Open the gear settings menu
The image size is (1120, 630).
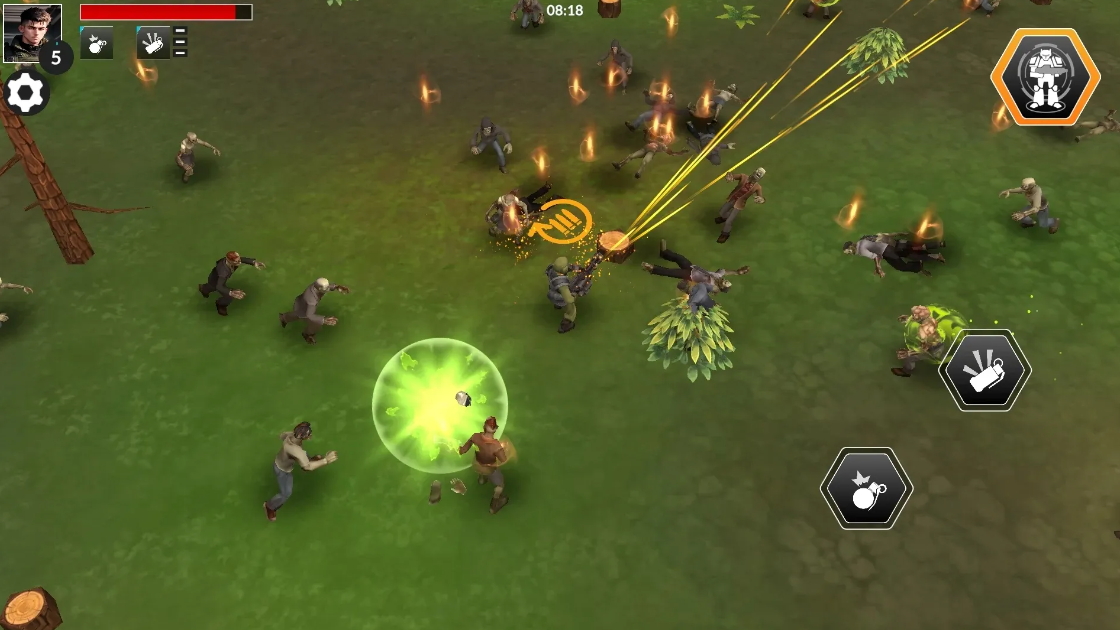click(x=26, y=93)
